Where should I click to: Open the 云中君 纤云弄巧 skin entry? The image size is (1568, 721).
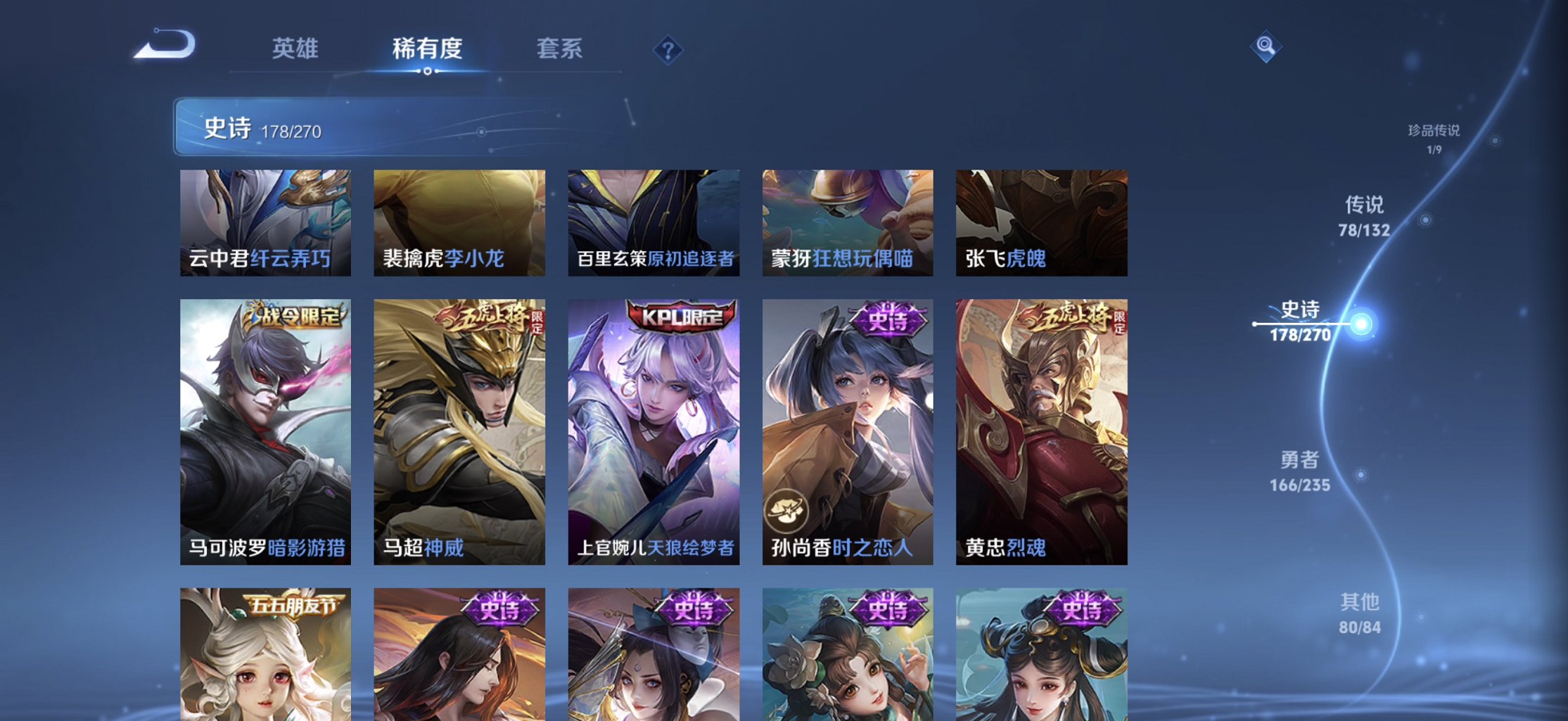click(267, 222)
